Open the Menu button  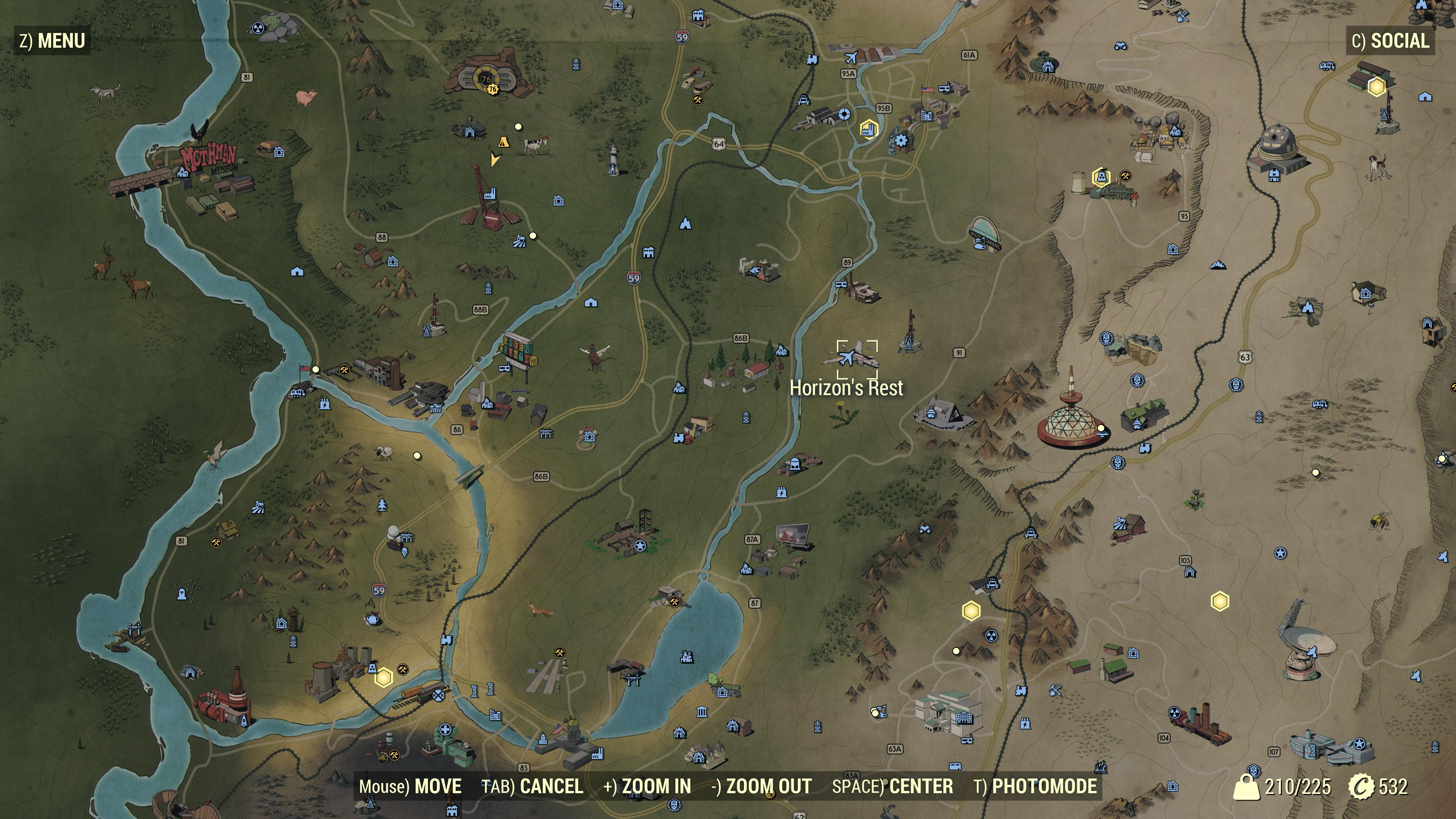(x=52, y=41)
